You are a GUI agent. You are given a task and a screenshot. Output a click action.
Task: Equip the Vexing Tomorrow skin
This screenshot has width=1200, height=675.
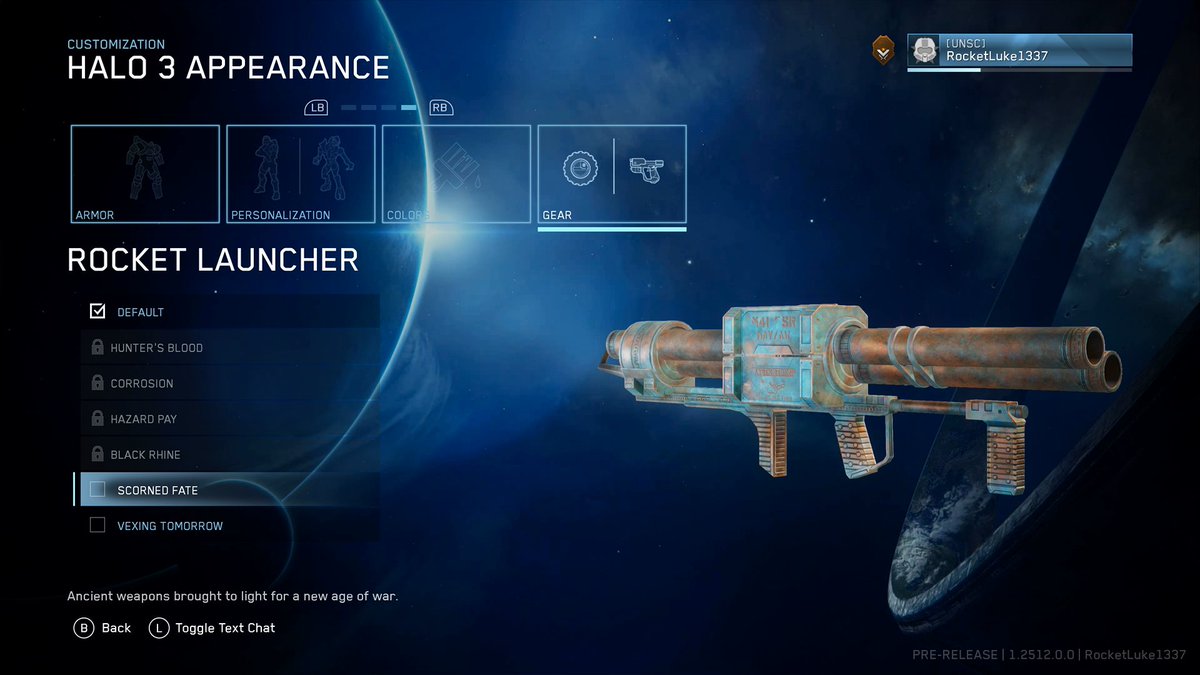[x=229, y=526]
